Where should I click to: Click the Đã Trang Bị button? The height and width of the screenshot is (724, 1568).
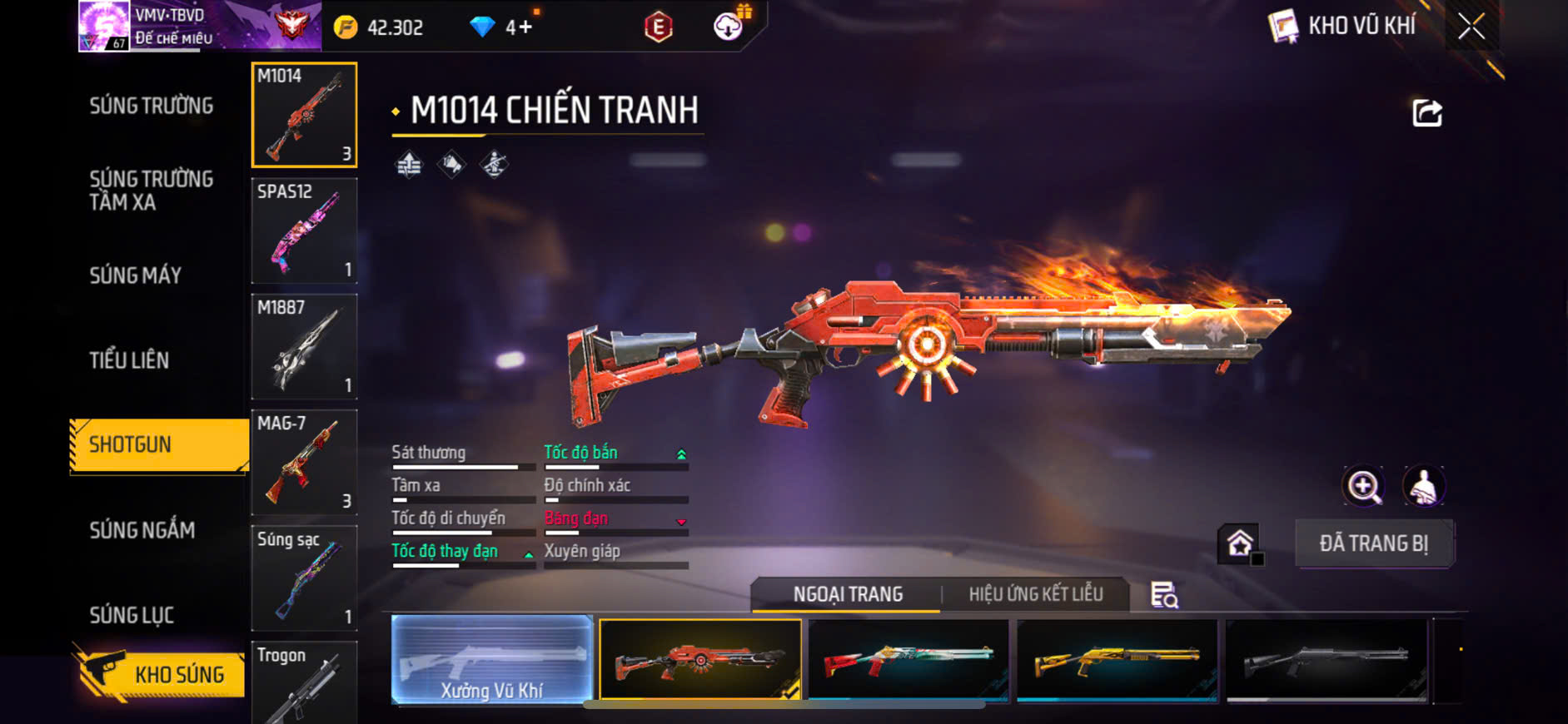[1373, 543]
